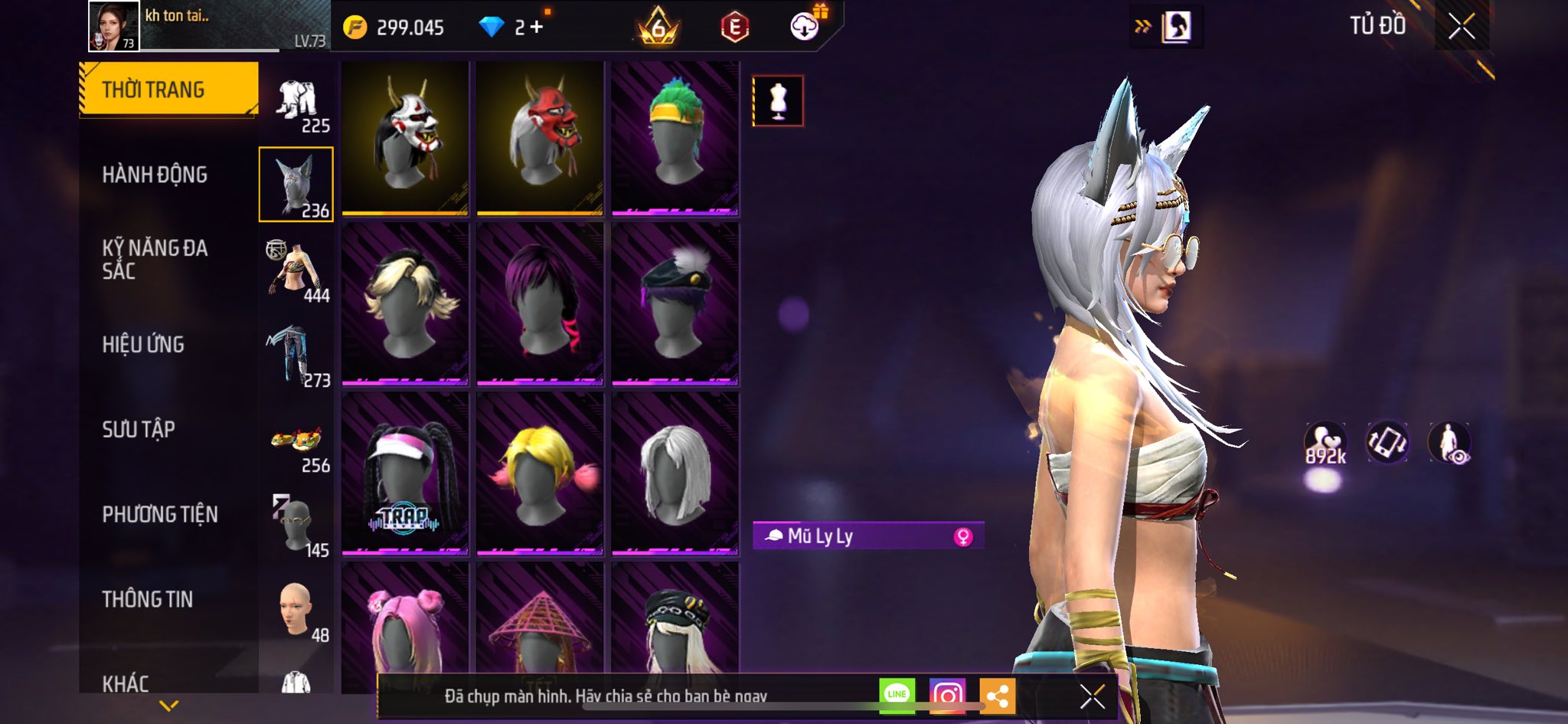The image size is (1568, 724).
Task: Switch to the HIỆU ỨNG section
Action: tap(143, 345)
